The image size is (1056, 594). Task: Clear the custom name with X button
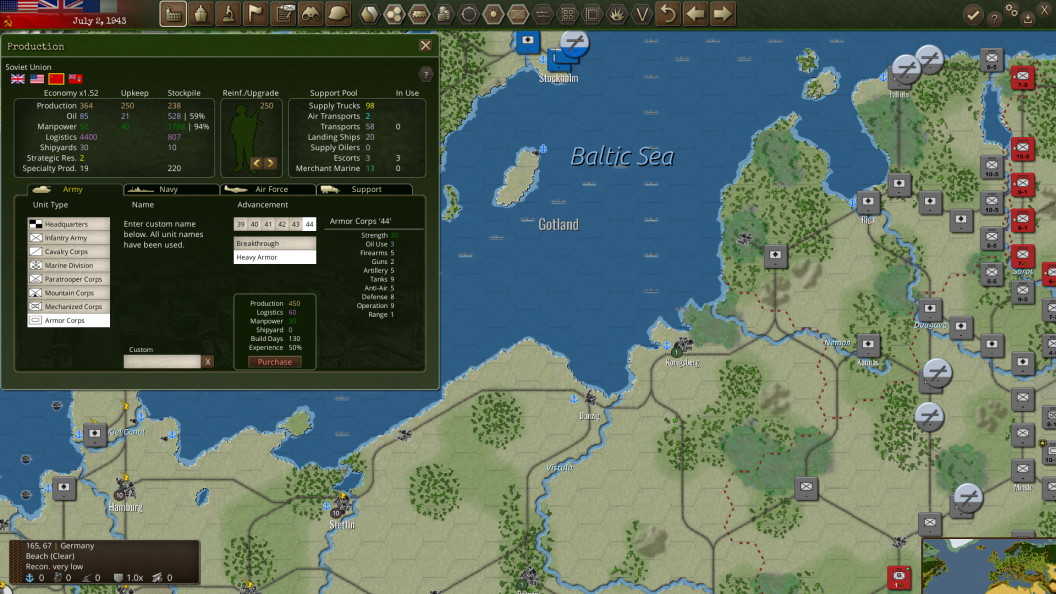tap(208, 362)
